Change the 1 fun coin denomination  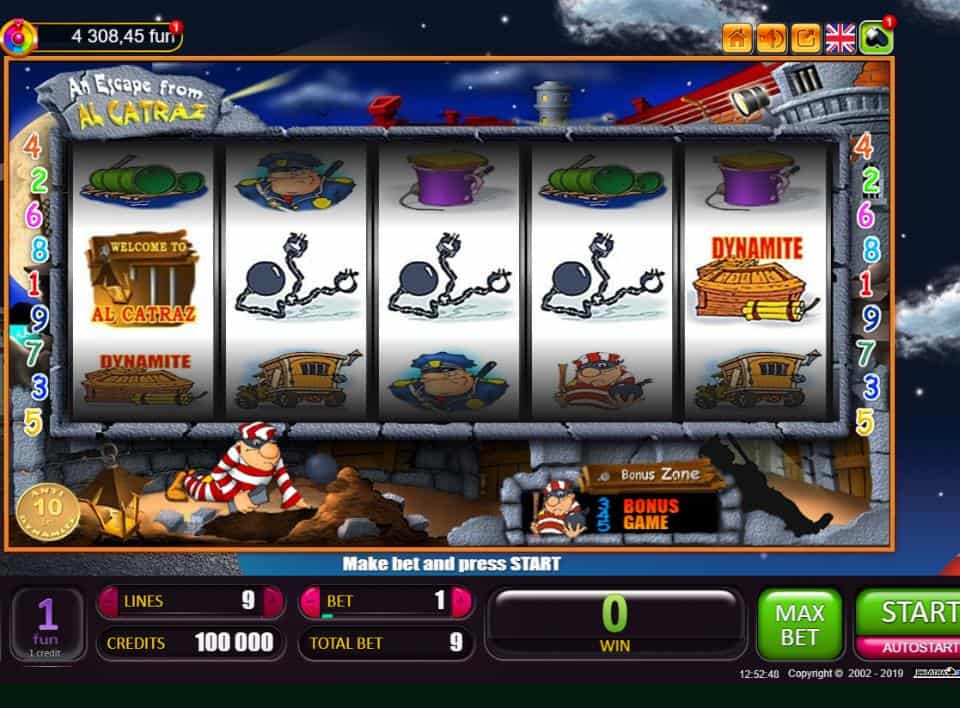click(x=47, y=624)
